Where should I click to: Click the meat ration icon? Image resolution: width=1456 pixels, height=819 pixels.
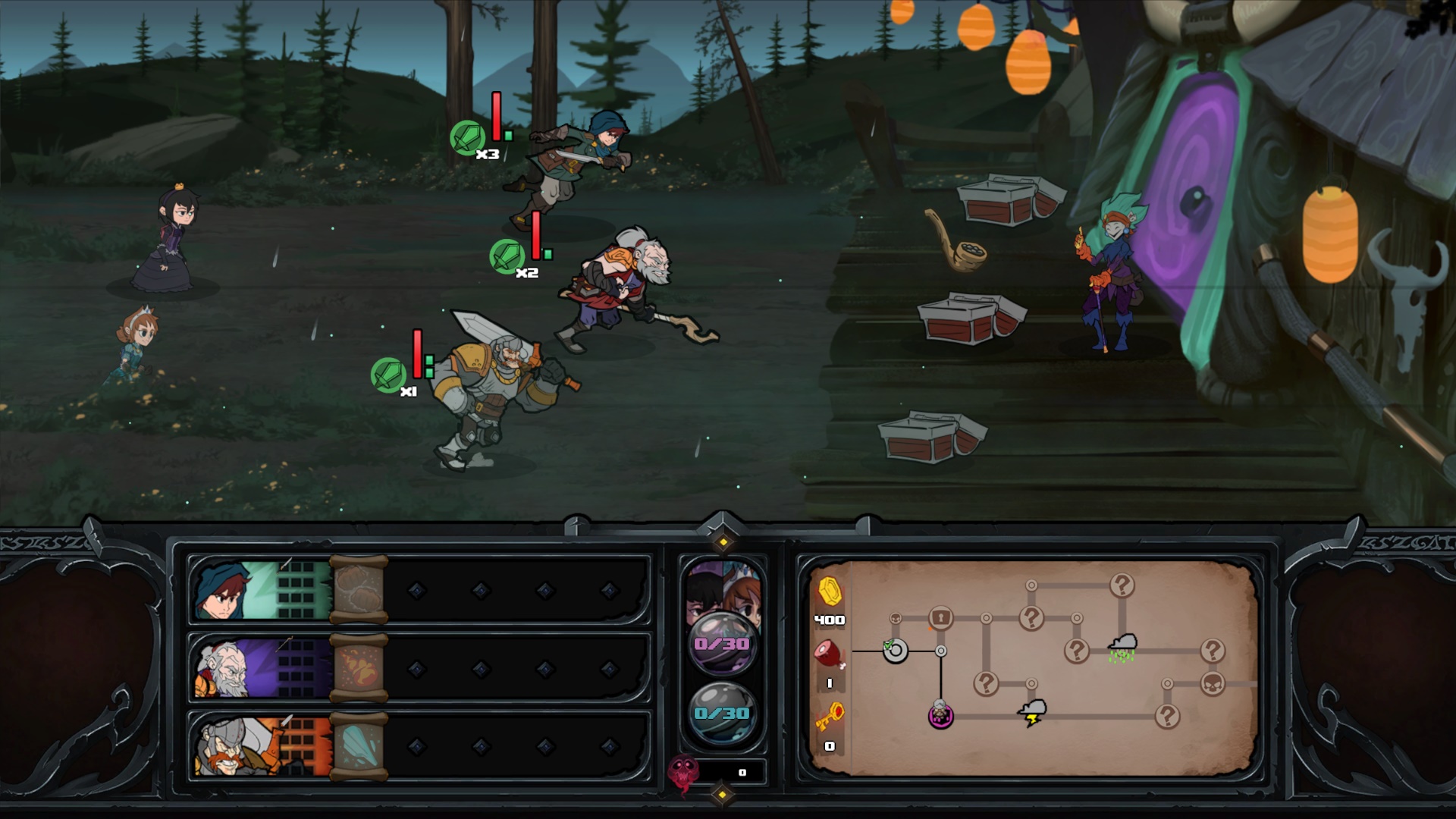(830, 654)
